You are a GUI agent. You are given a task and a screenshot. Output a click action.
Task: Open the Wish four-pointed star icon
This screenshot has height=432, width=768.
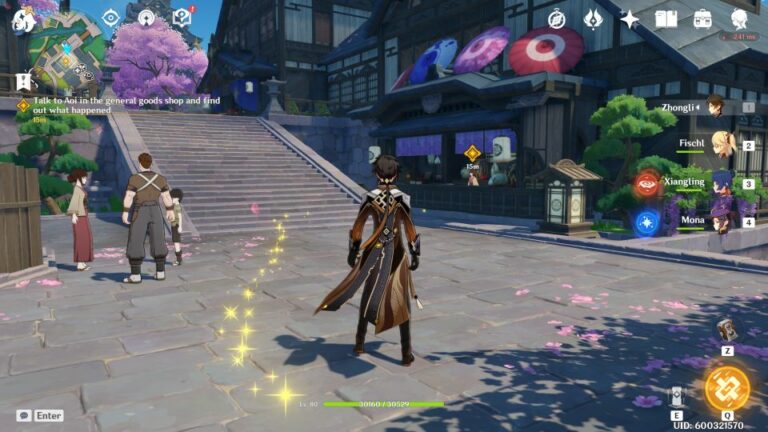(629, 18)
